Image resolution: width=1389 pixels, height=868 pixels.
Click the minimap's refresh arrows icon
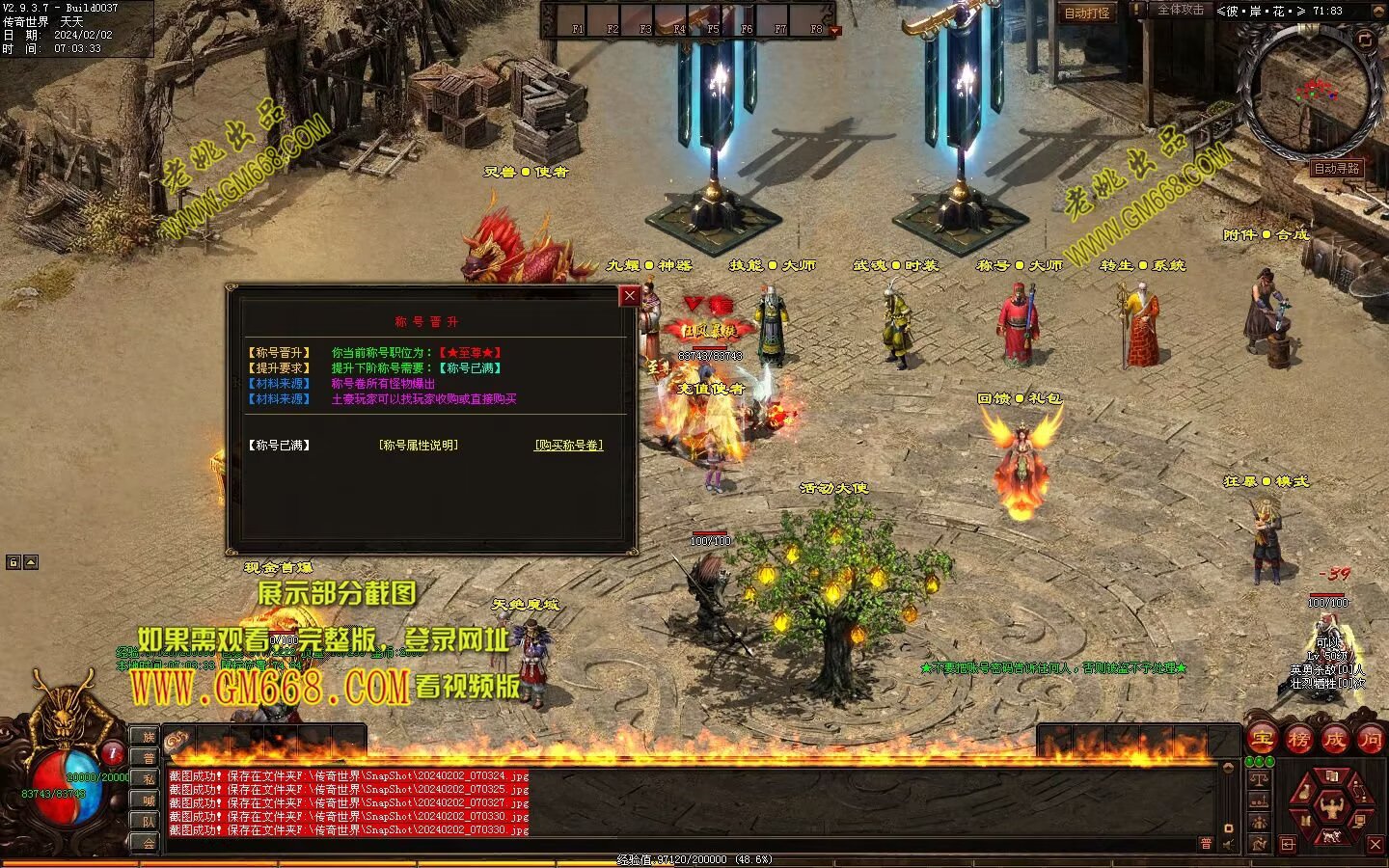tap(1365, 40)
